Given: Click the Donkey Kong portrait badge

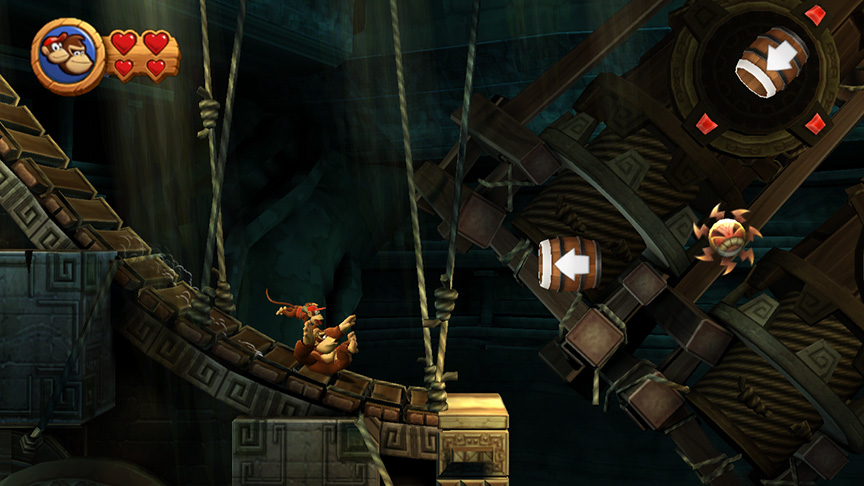Looking at the screenshot, I should coord(68,56).
